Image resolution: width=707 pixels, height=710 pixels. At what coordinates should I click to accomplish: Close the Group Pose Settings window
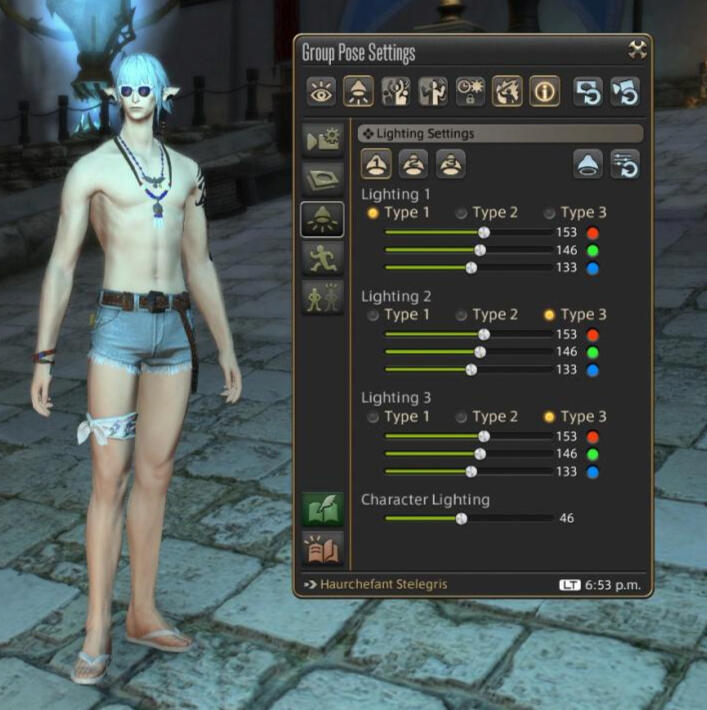tap(637, 50)
